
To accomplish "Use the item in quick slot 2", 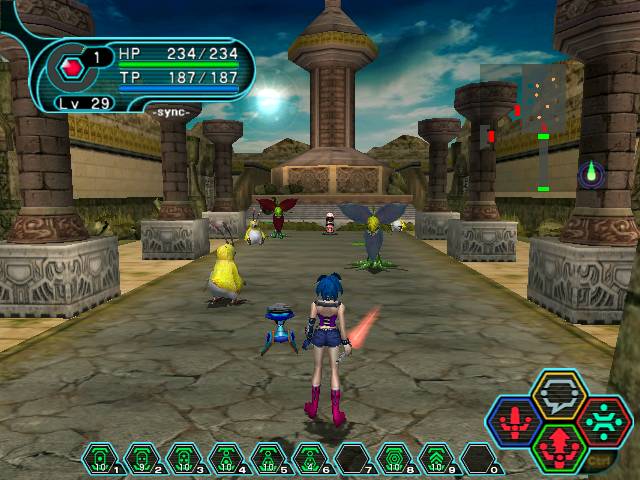I will click(x=142, y=458).
